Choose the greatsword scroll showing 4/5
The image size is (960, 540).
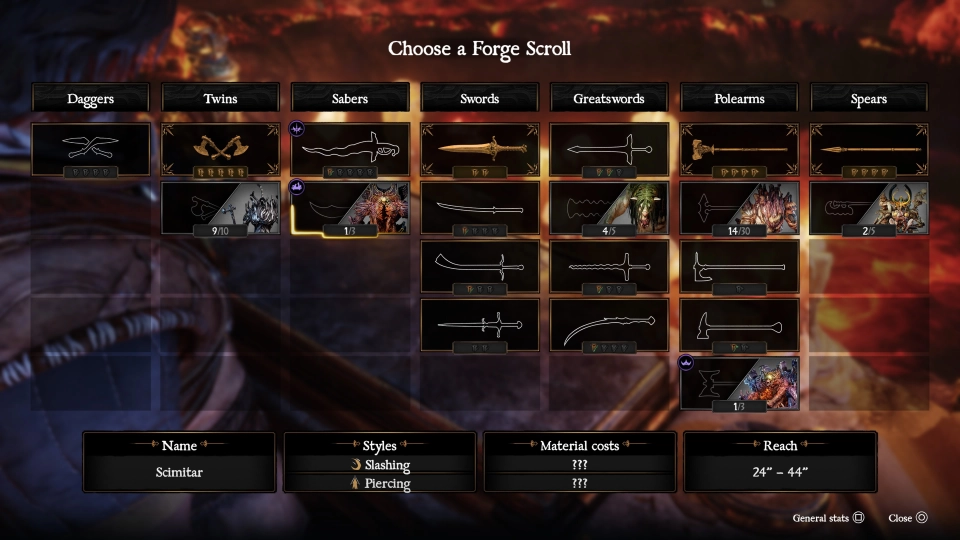point(609,208)
